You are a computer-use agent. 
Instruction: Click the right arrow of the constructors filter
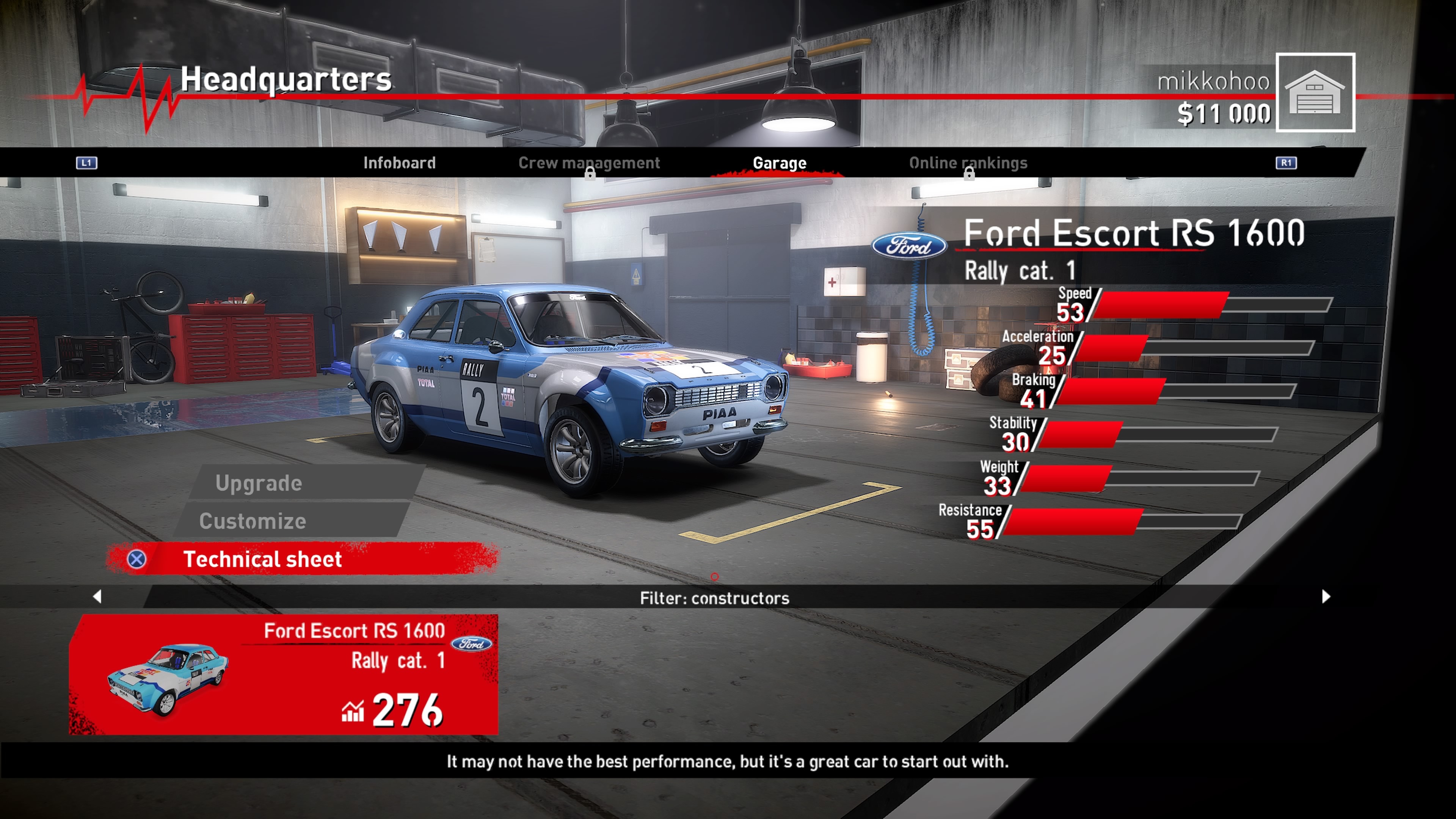point(1326,596)
